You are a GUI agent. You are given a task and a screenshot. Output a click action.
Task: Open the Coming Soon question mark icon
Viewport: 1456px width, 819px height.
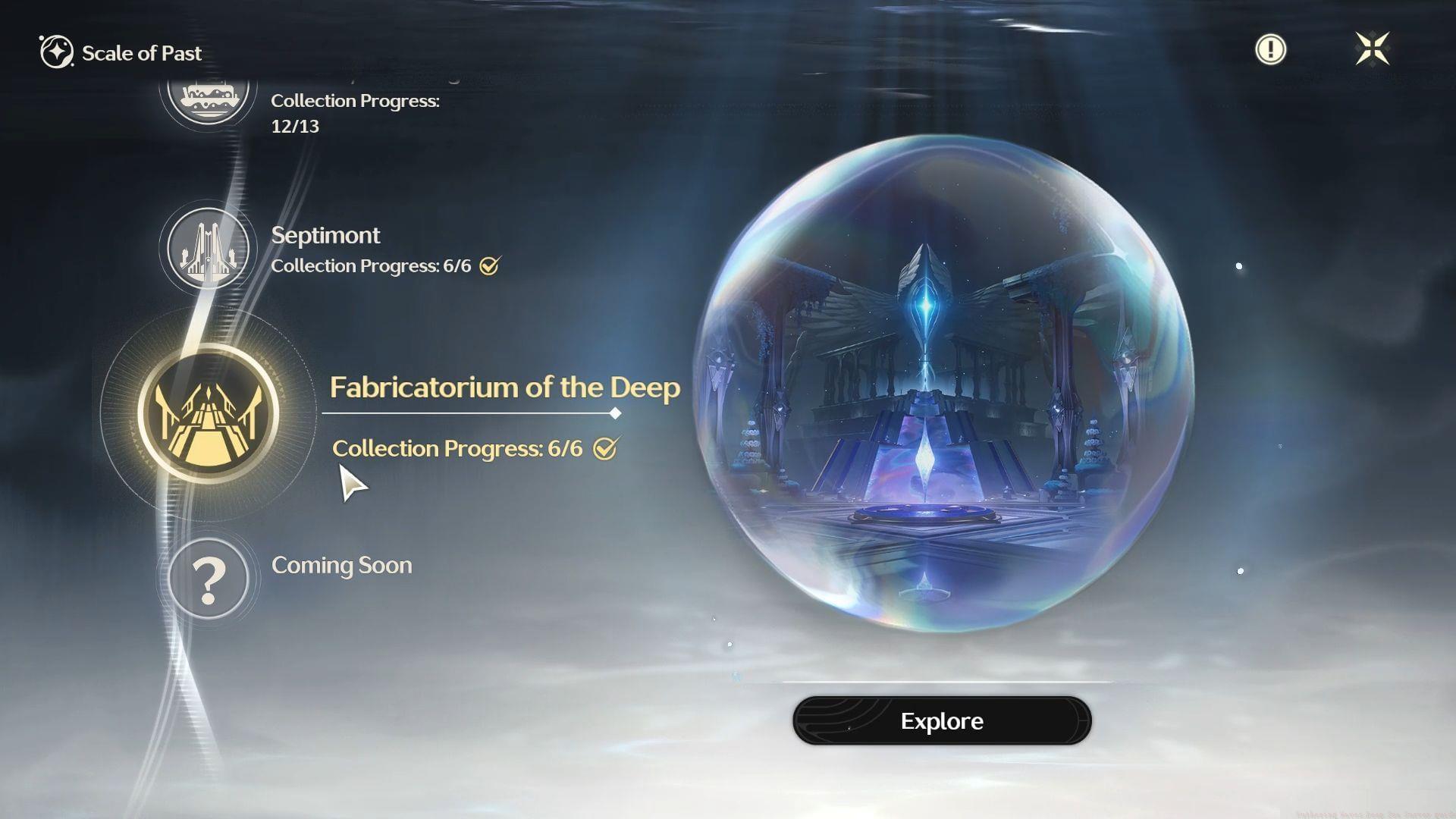tap(209, 579)
